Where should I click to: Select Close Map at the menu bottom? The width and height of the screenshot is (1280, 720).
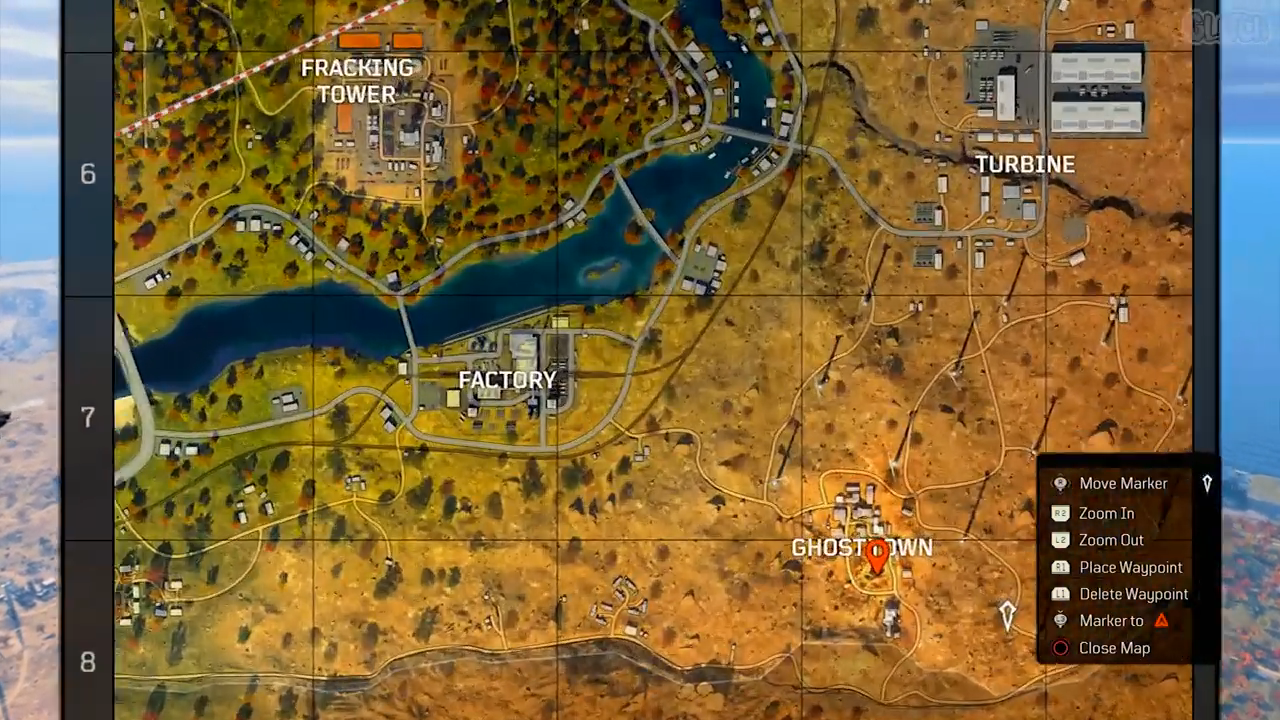1114,648
